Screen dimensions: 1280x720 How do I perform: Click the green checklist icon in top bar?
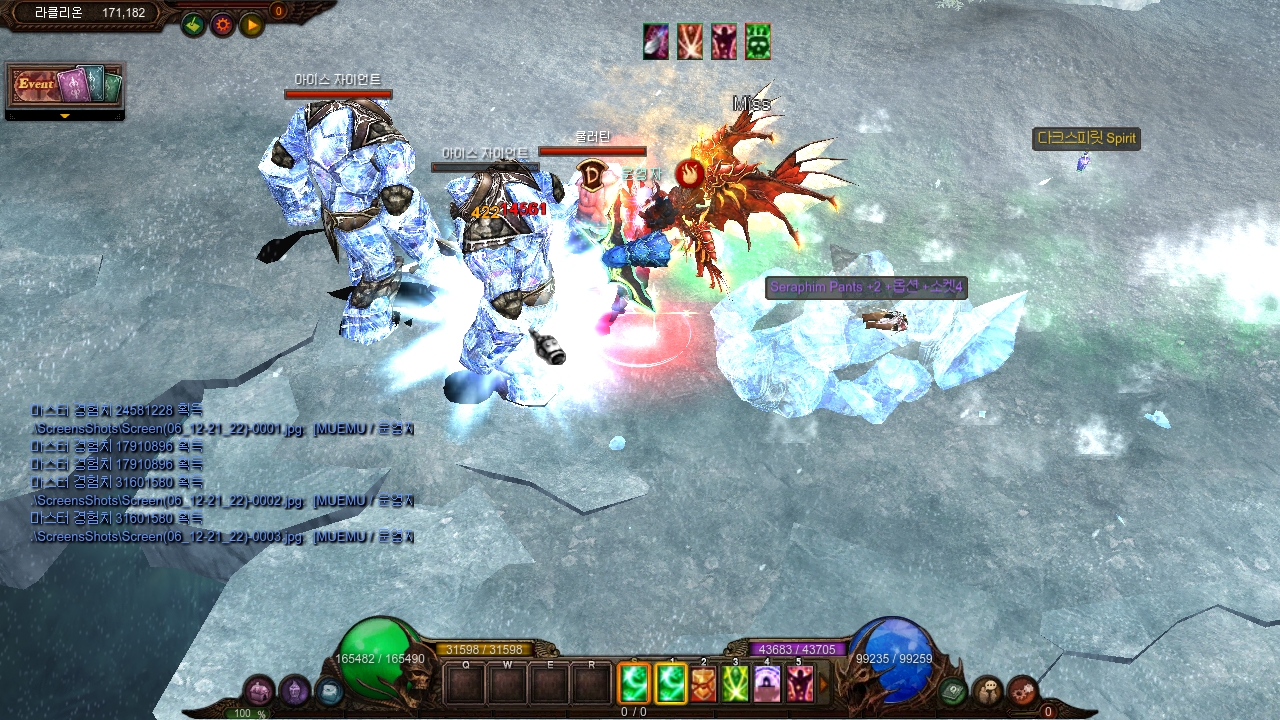(x=194, y=24)
